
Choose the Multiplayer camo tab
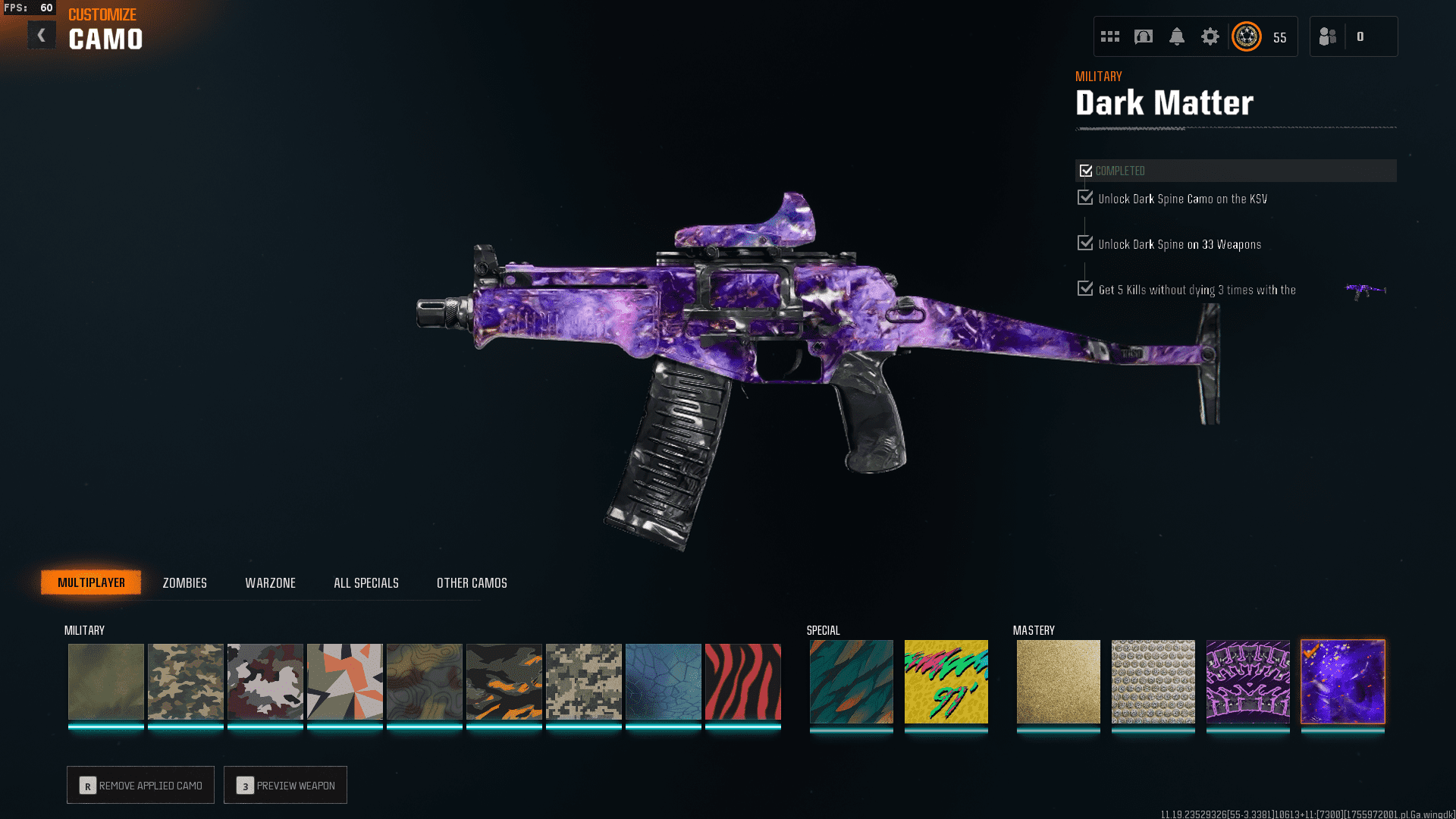pyautogui.click(x=91, y=582)
